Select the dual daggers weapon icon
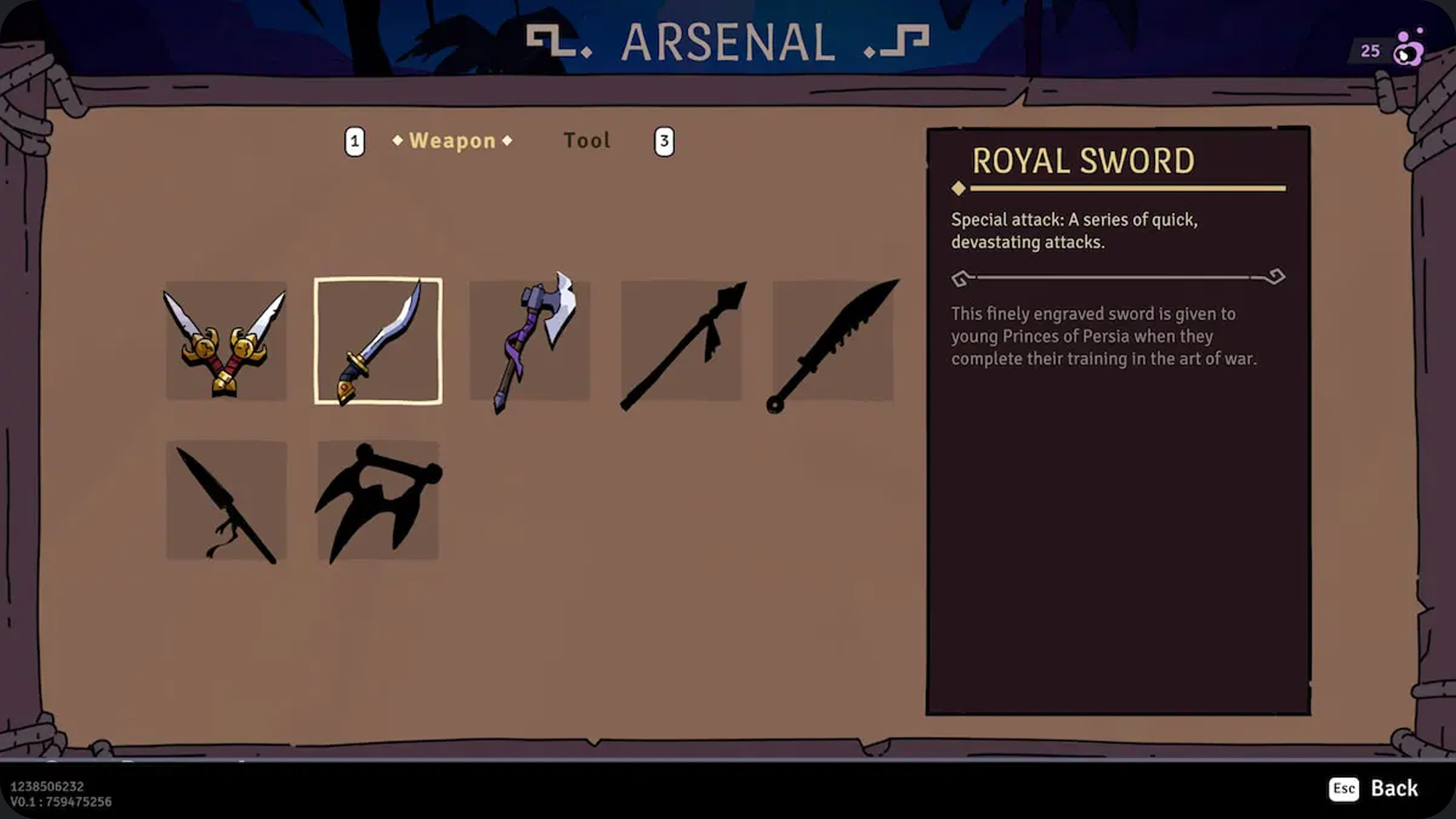This screenshot has height=819, width=1456. [225, 341]
